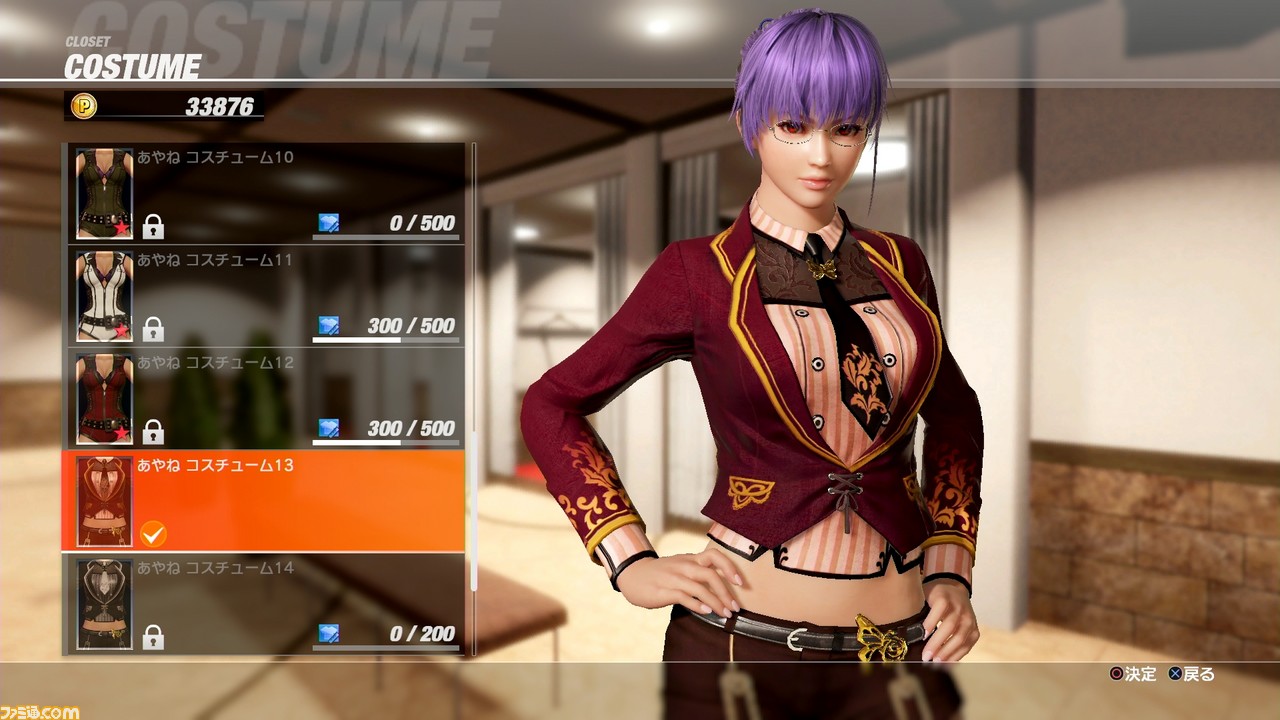Toggle the orange checkmark on costume 13

pyautogui.click(x=152, y=535)
